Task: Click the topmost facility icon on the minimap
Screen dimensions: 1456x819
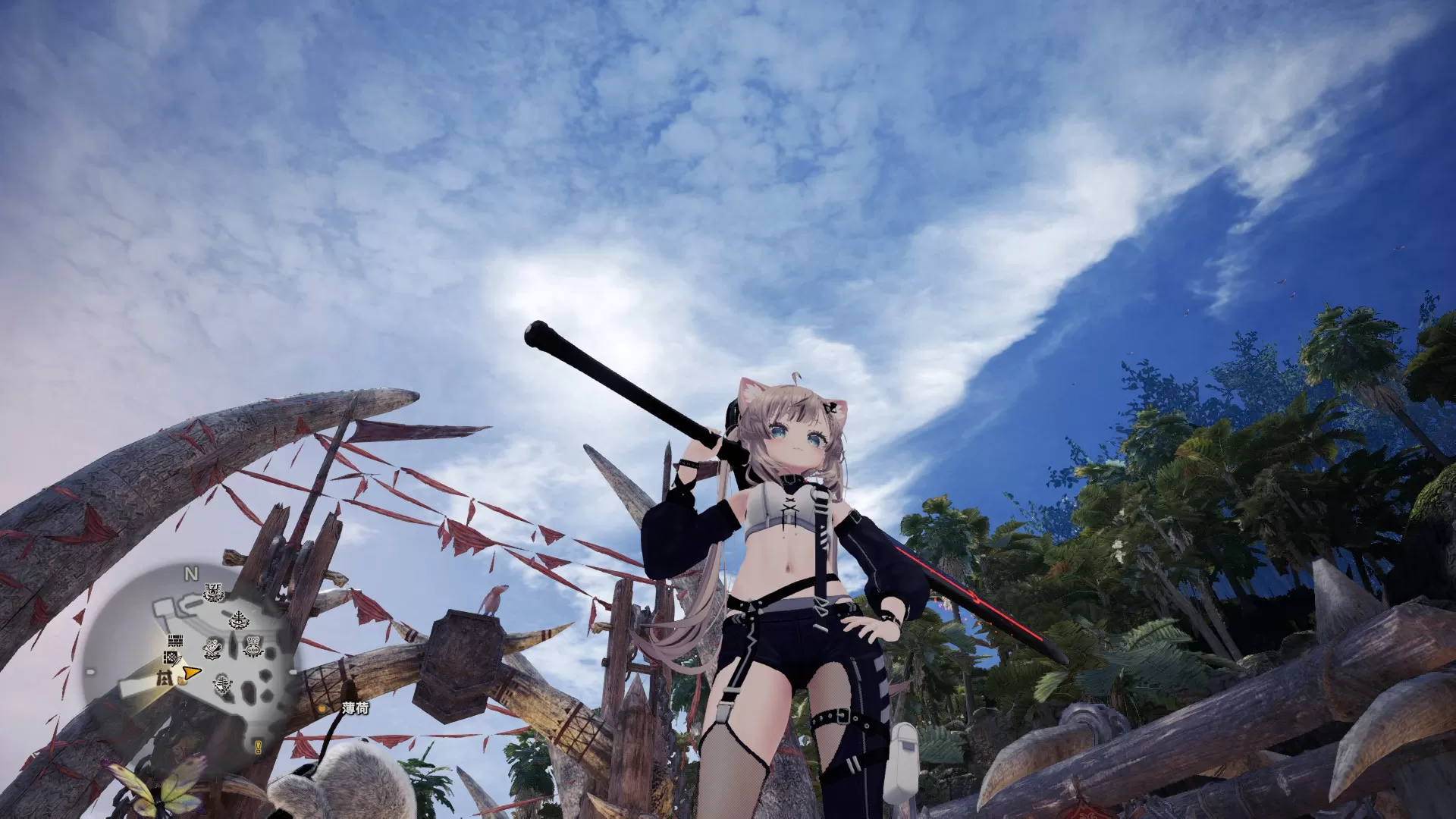Action: [x=213, y=591]
